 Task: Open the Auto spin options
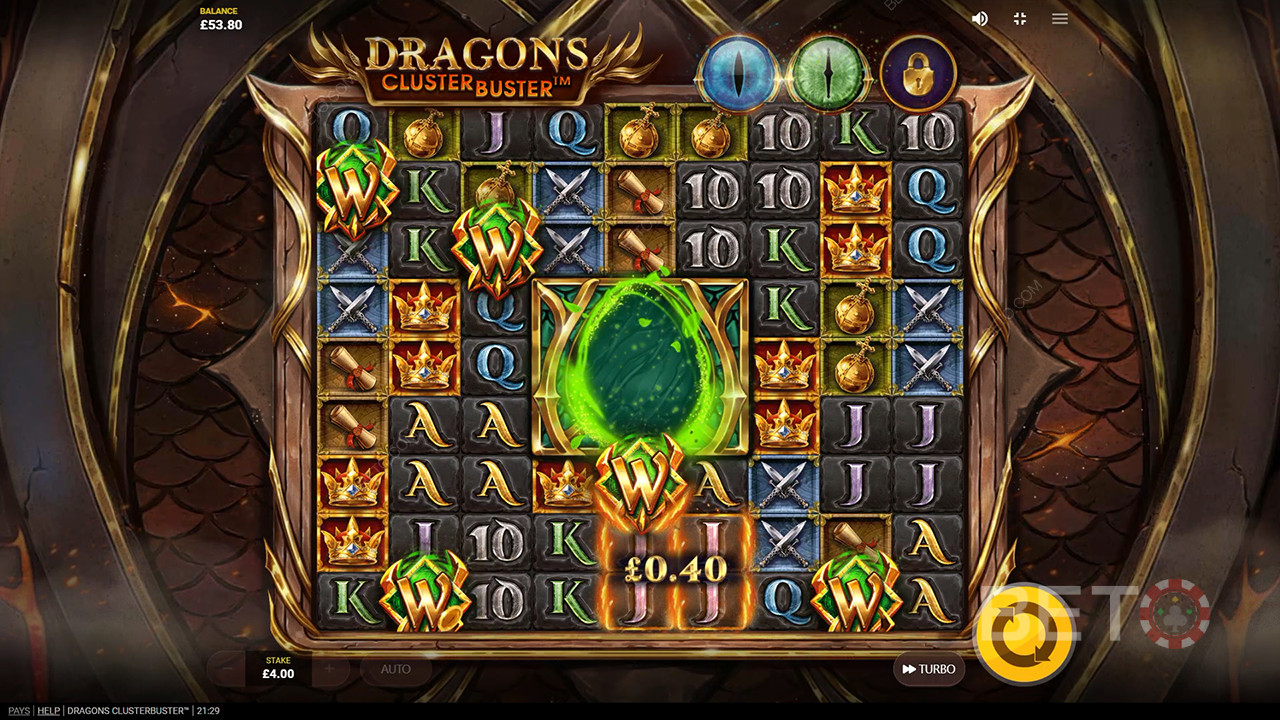point(396,669)
